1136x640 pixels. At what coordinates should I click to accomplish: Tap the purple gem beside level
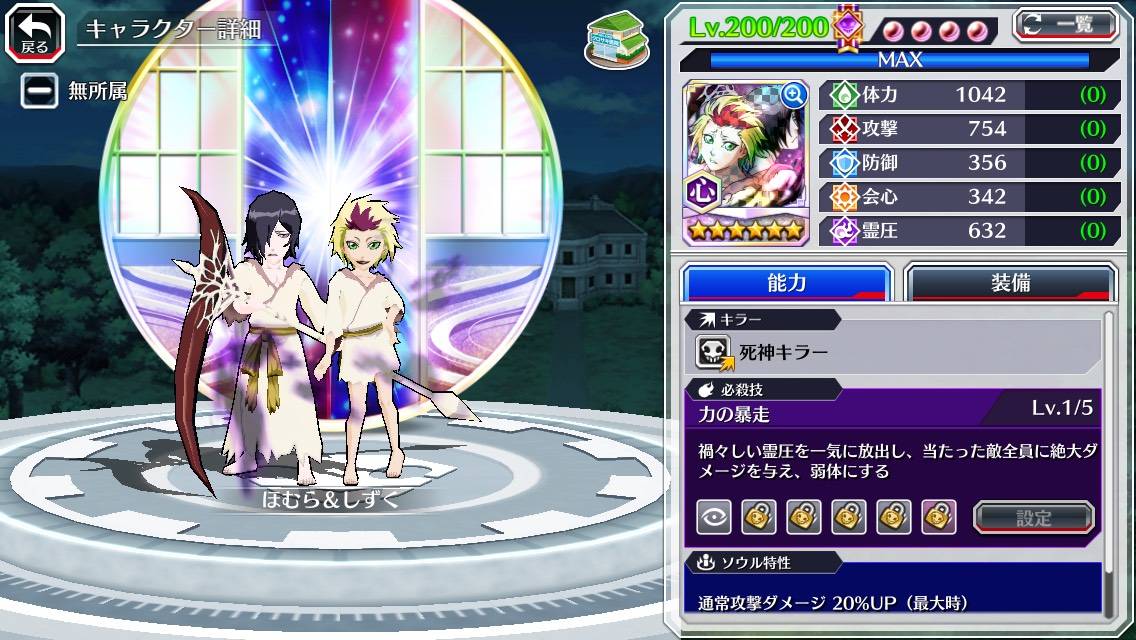click(848, 27)
